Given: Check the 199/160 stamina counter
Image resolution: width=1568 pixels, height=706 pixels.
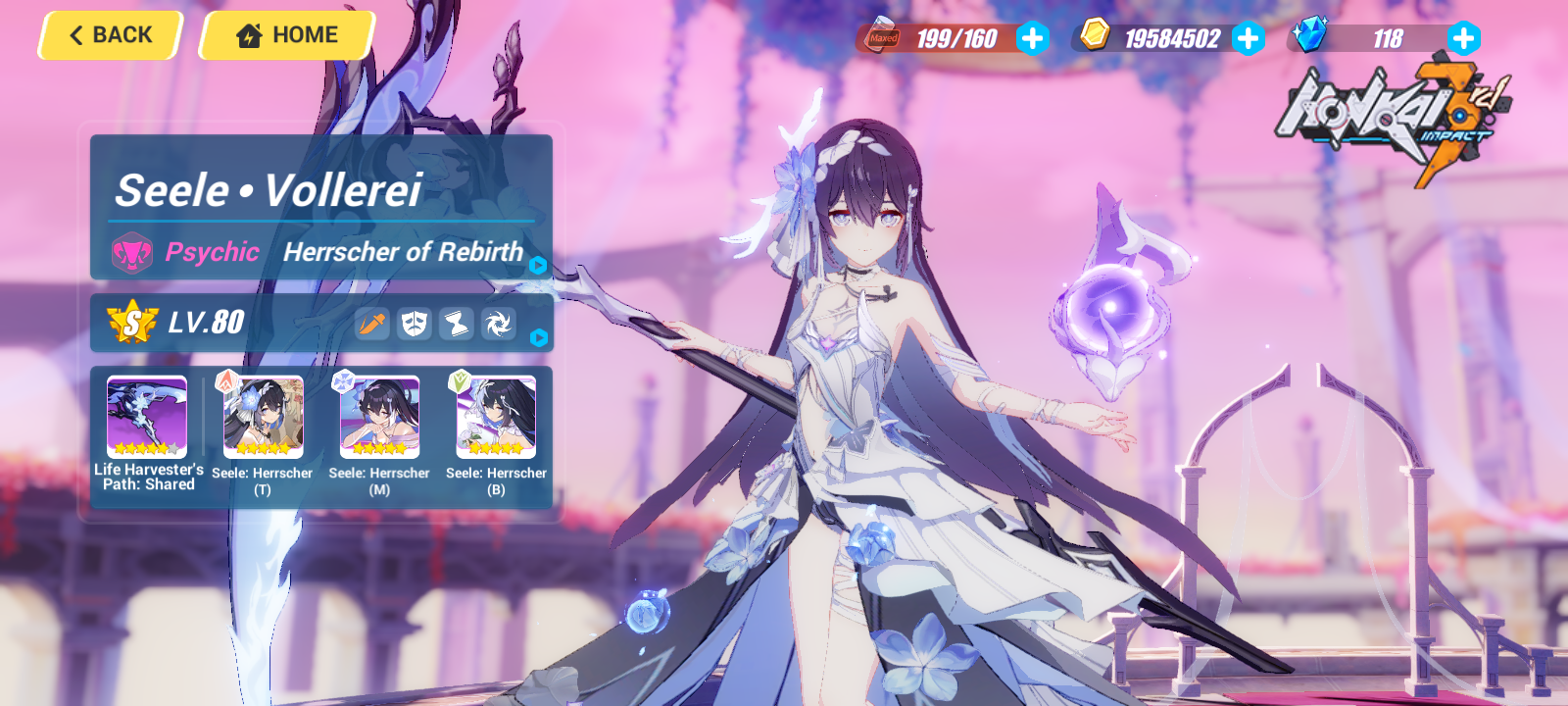Looking at the screenshot, I should [x=955, y=39].
